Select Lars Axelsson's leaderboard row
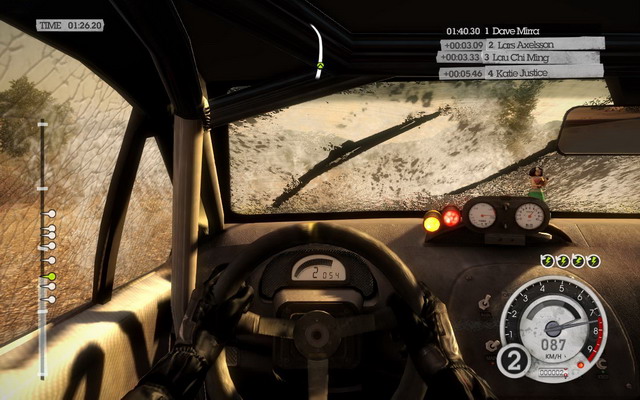640x400 pixels. point(522,44)
